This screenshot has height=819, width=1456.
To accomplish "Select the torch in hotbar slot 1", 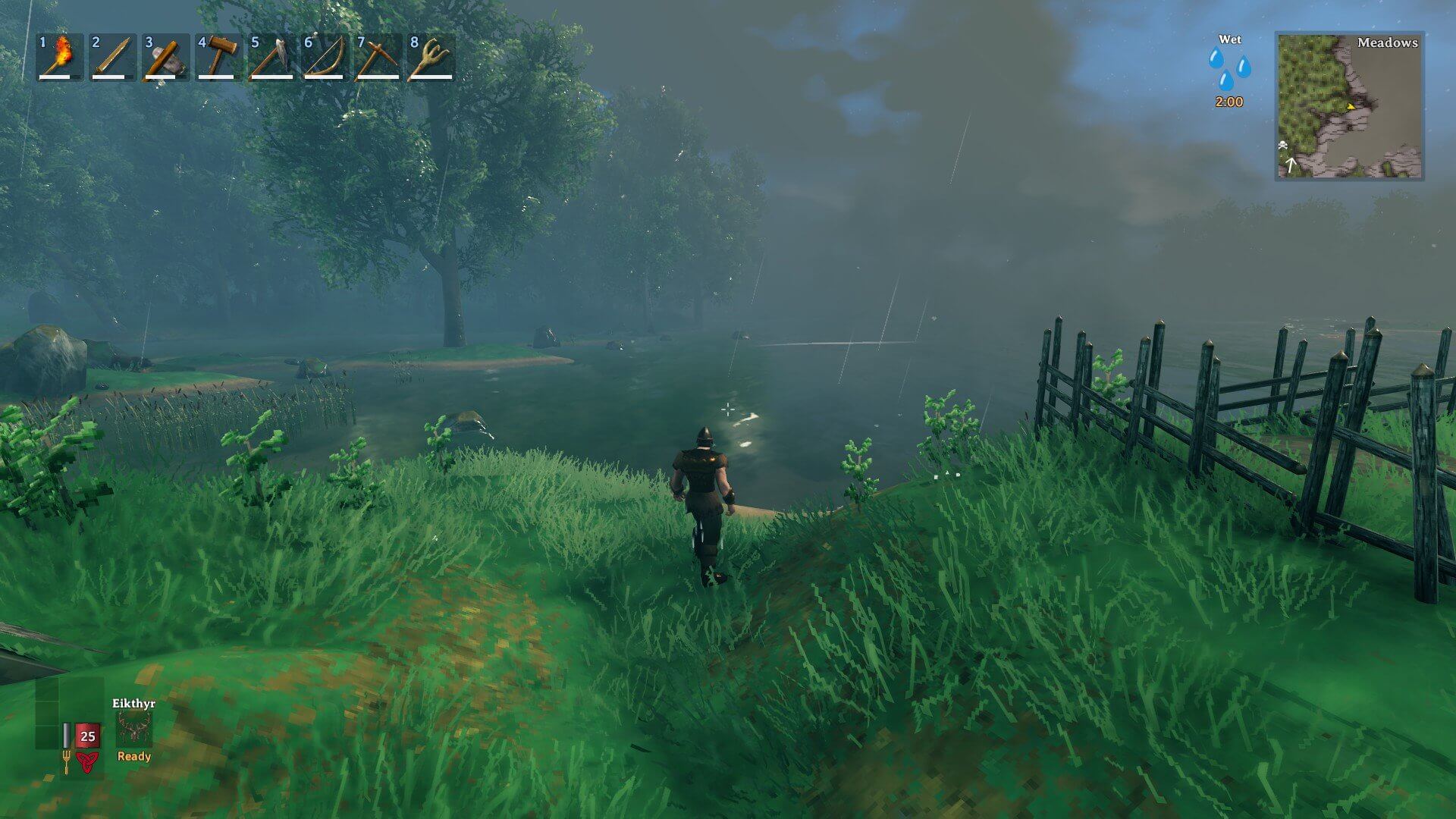I will [x=60, y=57].
